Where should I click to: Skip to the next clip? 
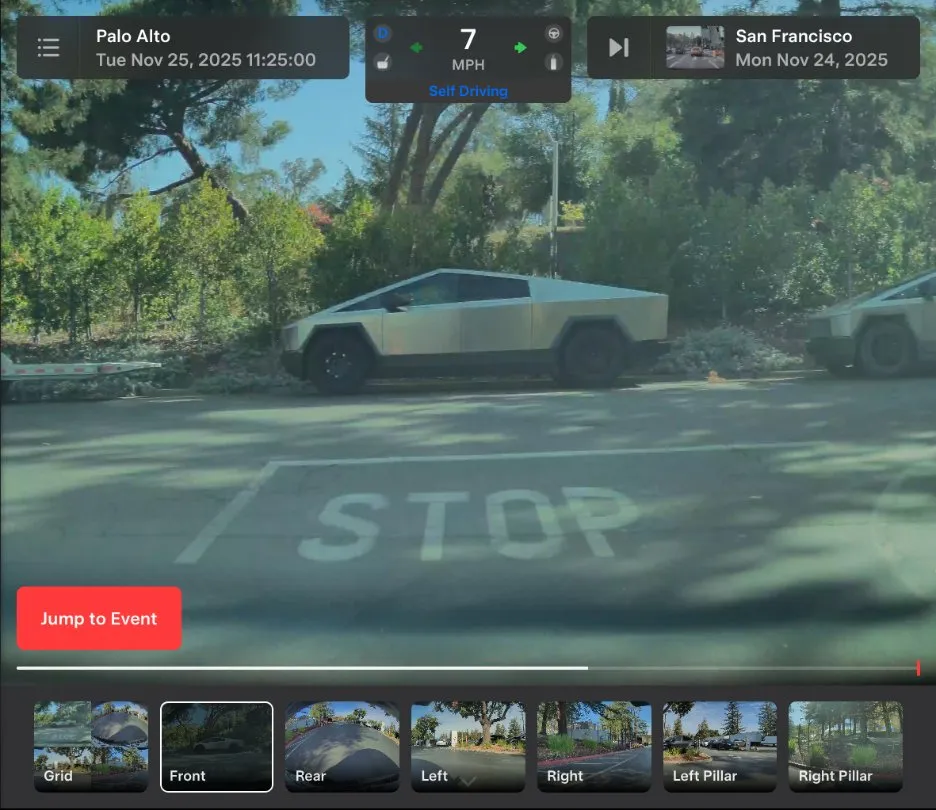(x=619, y=48)
